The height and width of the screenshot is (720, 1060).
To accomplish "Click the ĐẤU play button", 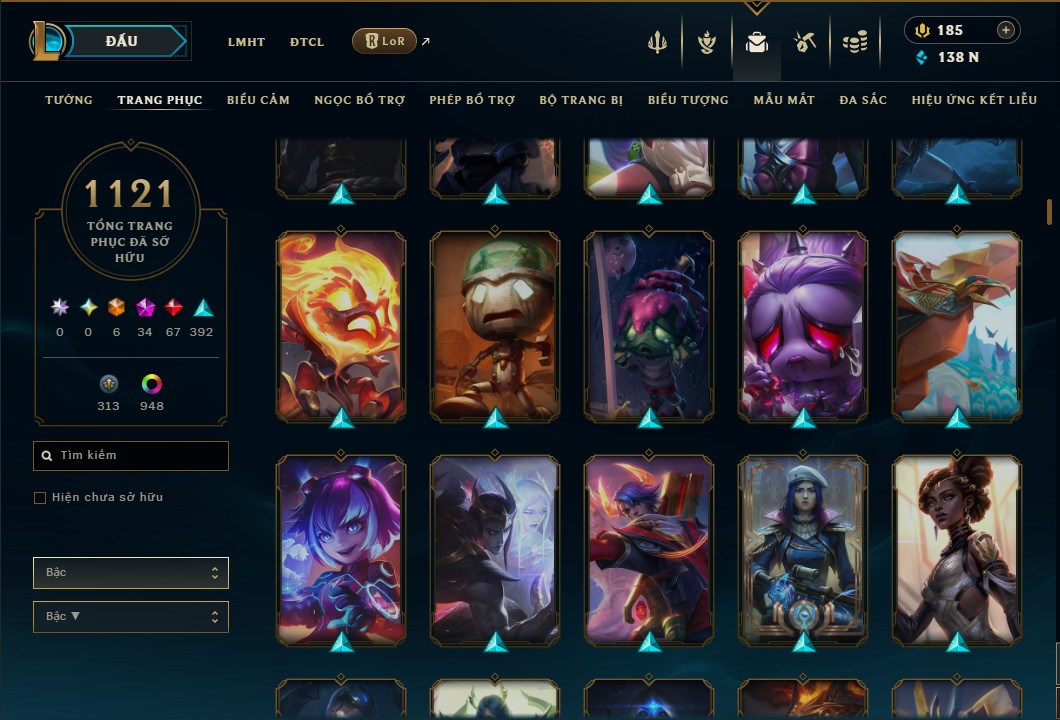I will (122, 41).
